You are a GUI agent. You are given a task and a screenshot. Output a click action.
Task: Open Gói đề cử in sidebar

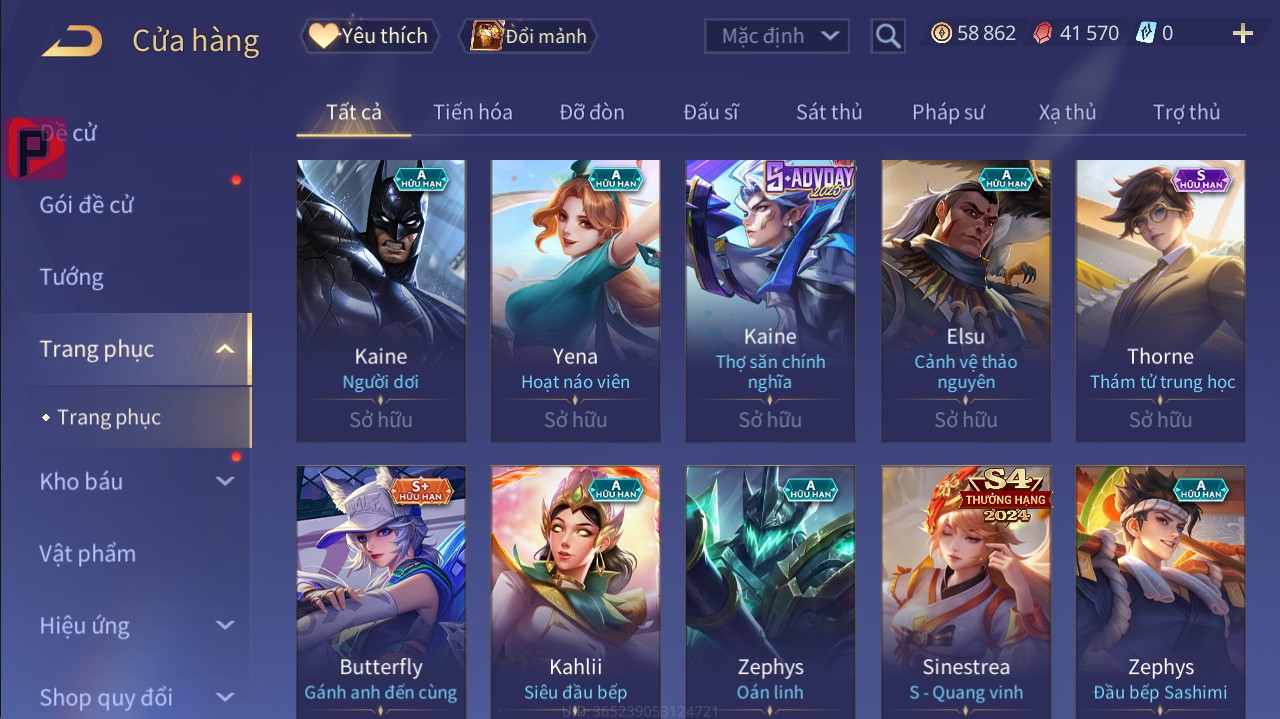(87, 205)
